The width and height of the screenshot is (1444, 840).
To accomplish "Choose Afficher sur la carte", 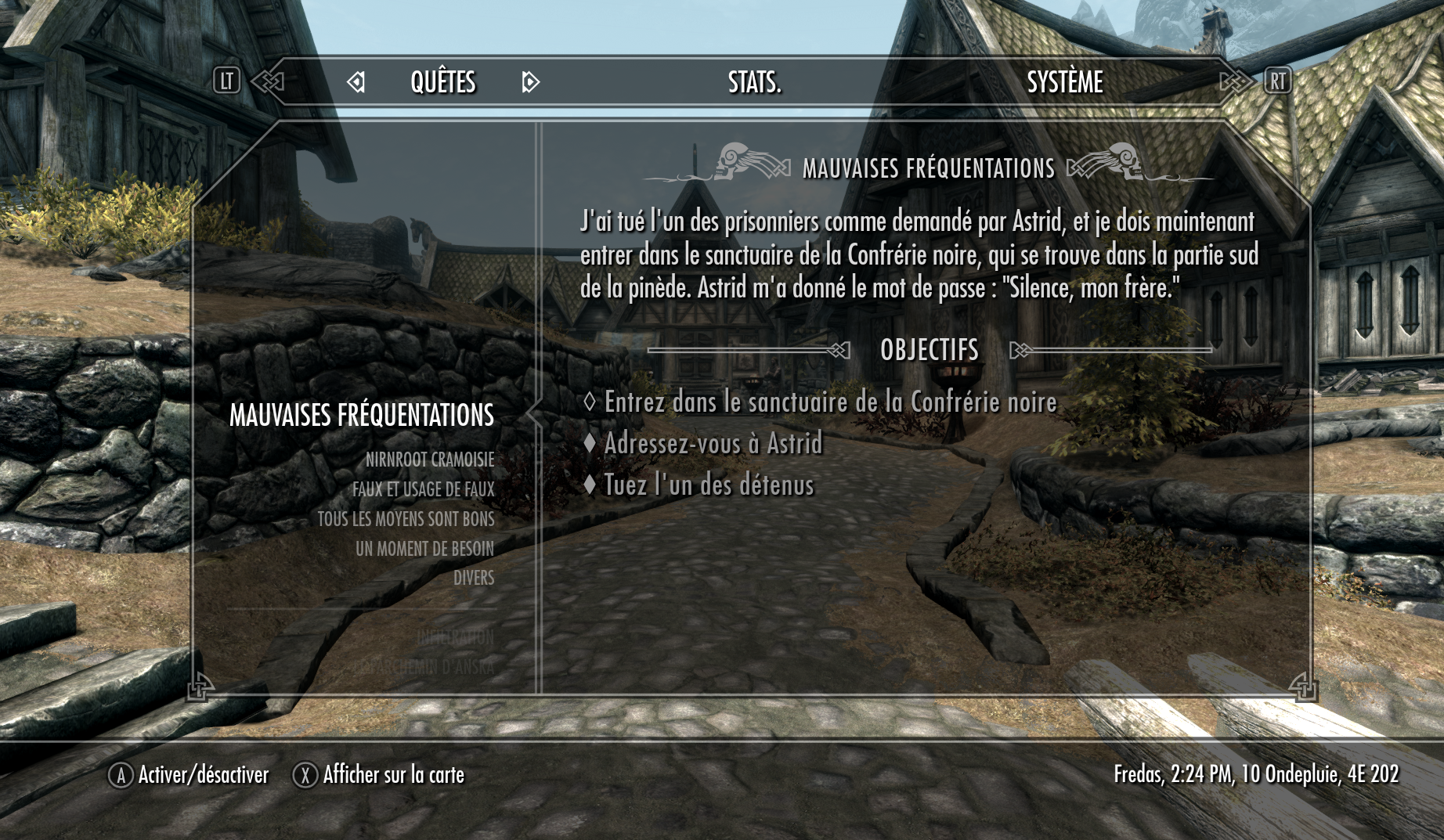I will (x=379, y=775).
